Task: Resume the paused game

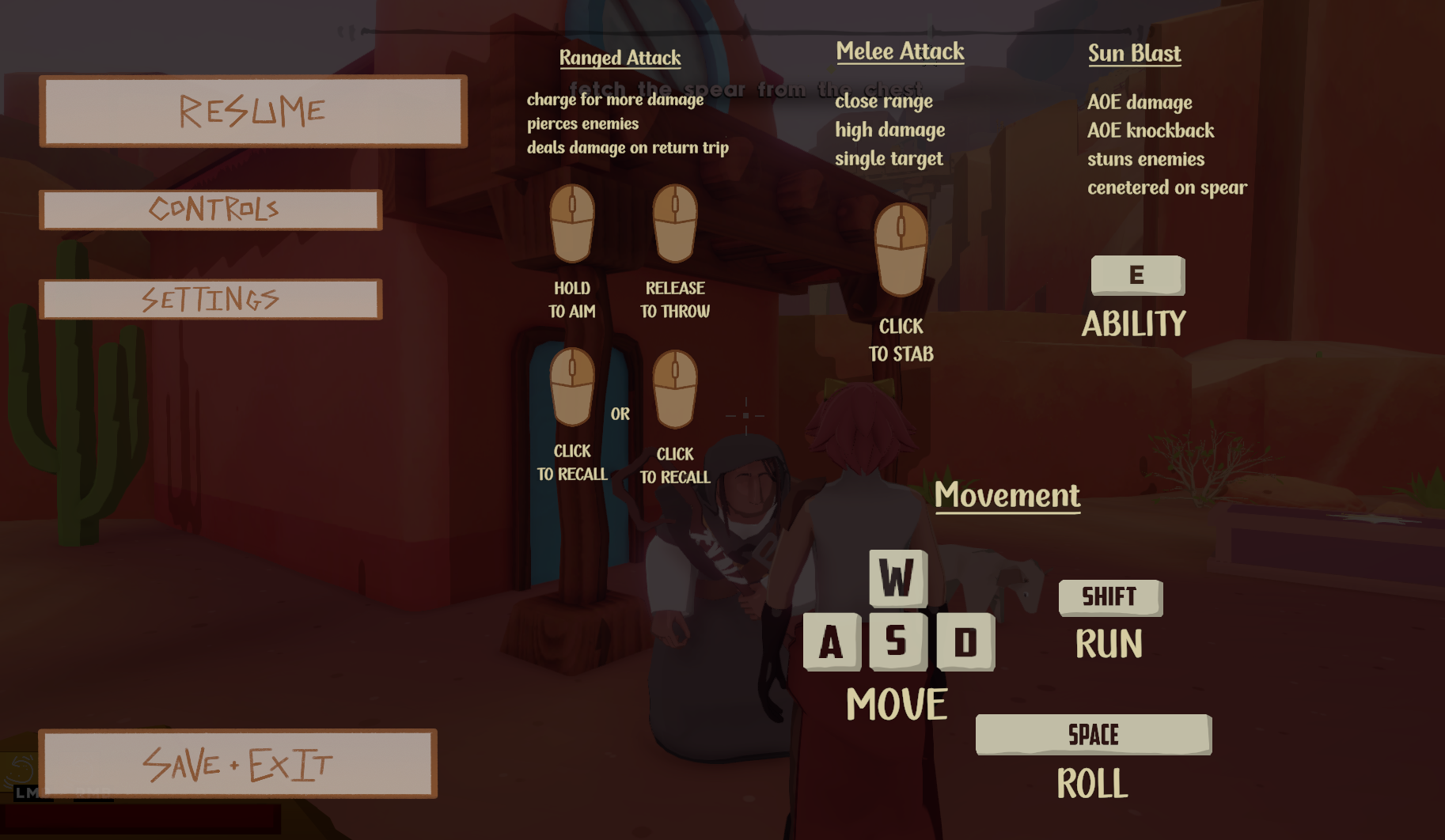Action: [x=253, y=112]
